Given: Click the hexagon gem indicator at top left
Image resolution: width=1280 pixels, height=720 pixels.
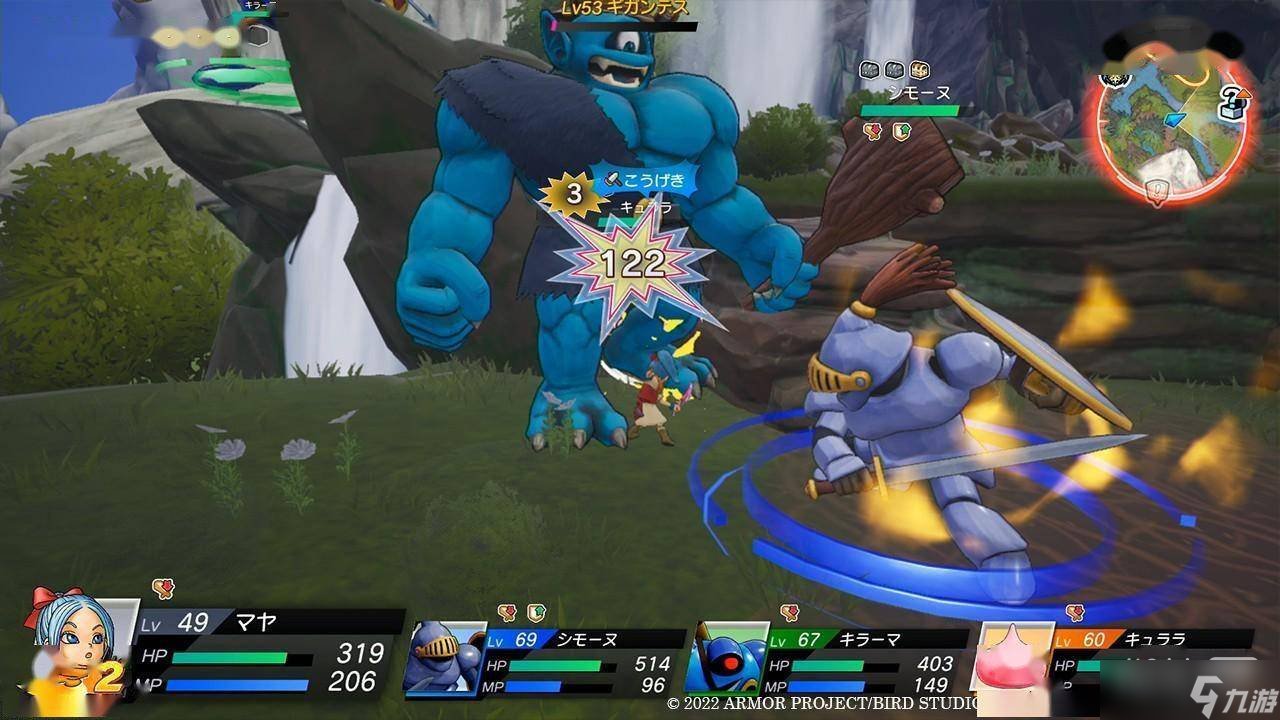Looking at the screenshot, I should tap(259, 36).
